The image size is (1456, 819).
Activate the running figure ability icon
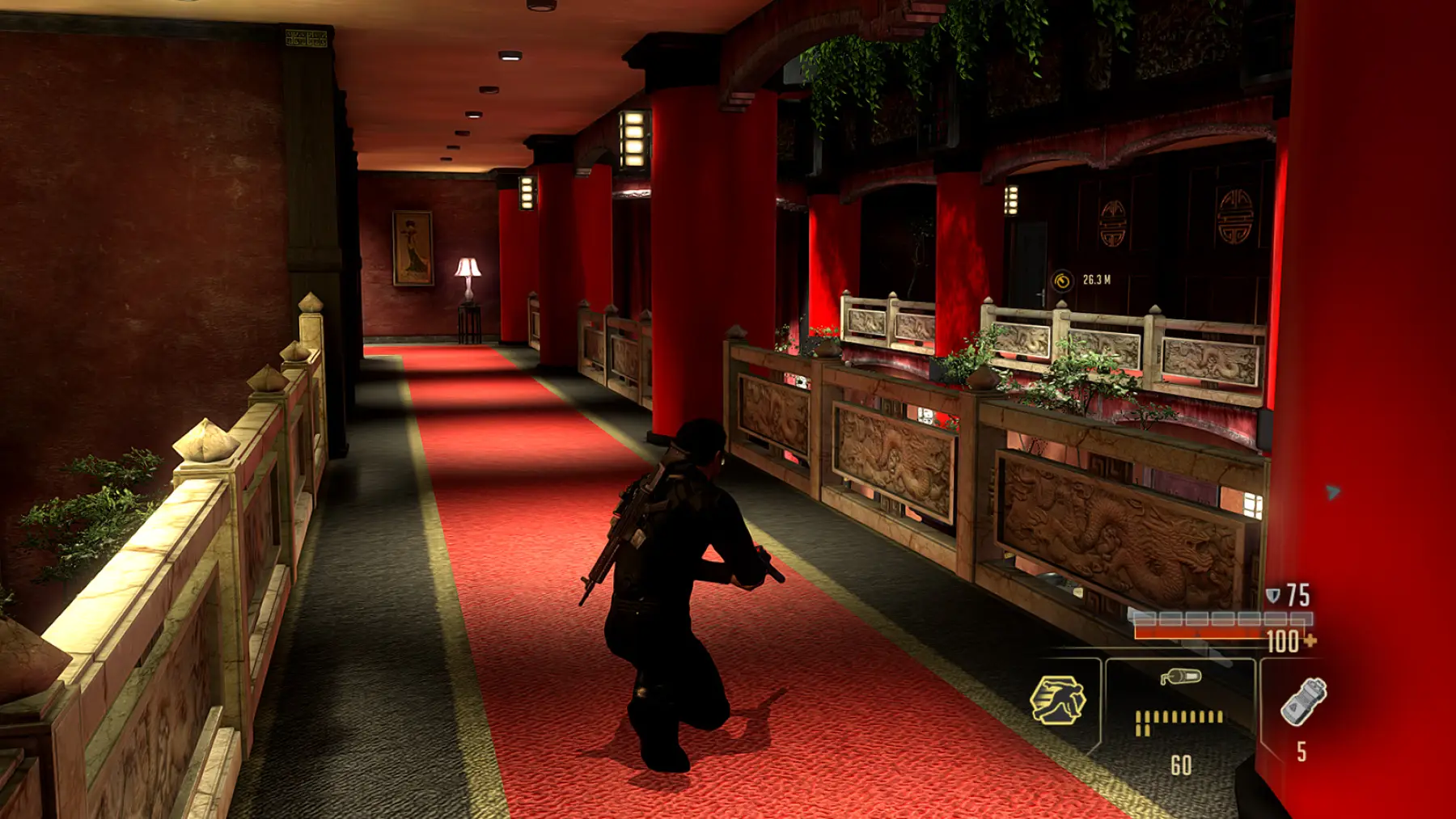pos(1058,699)
